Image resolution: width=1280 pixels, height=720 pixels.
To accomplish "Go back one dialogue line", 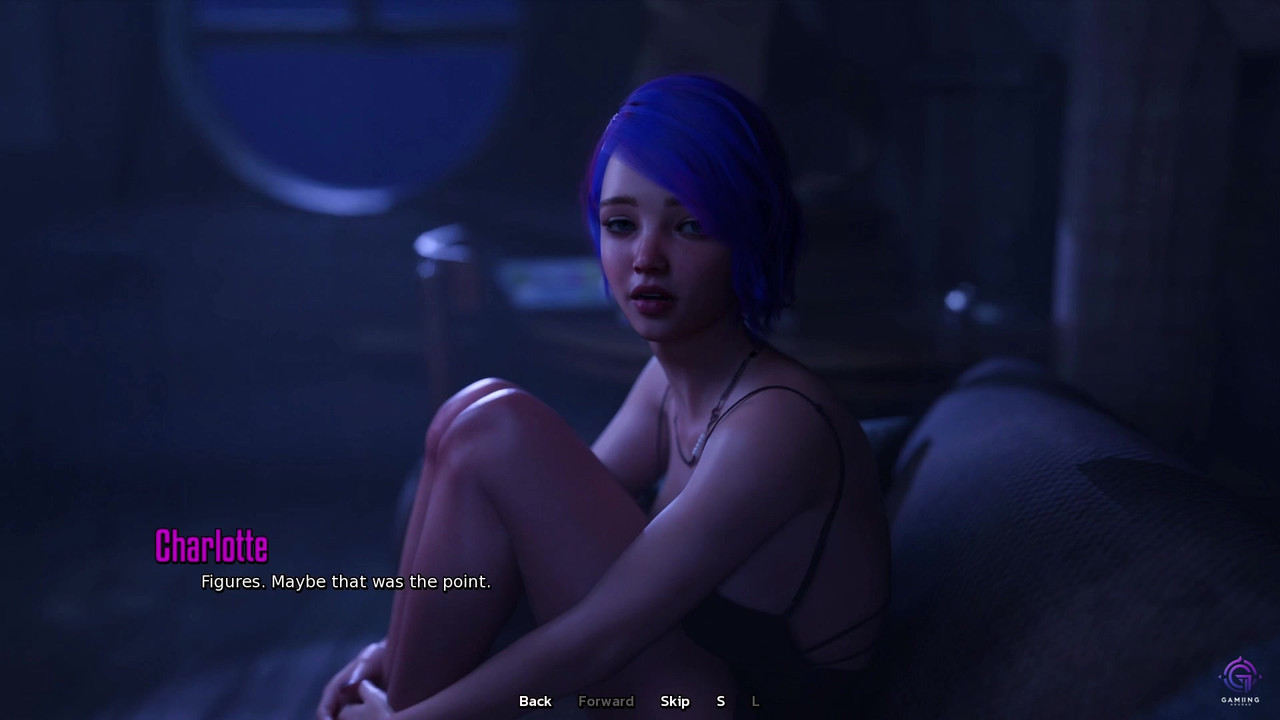I will click(535, 701).
